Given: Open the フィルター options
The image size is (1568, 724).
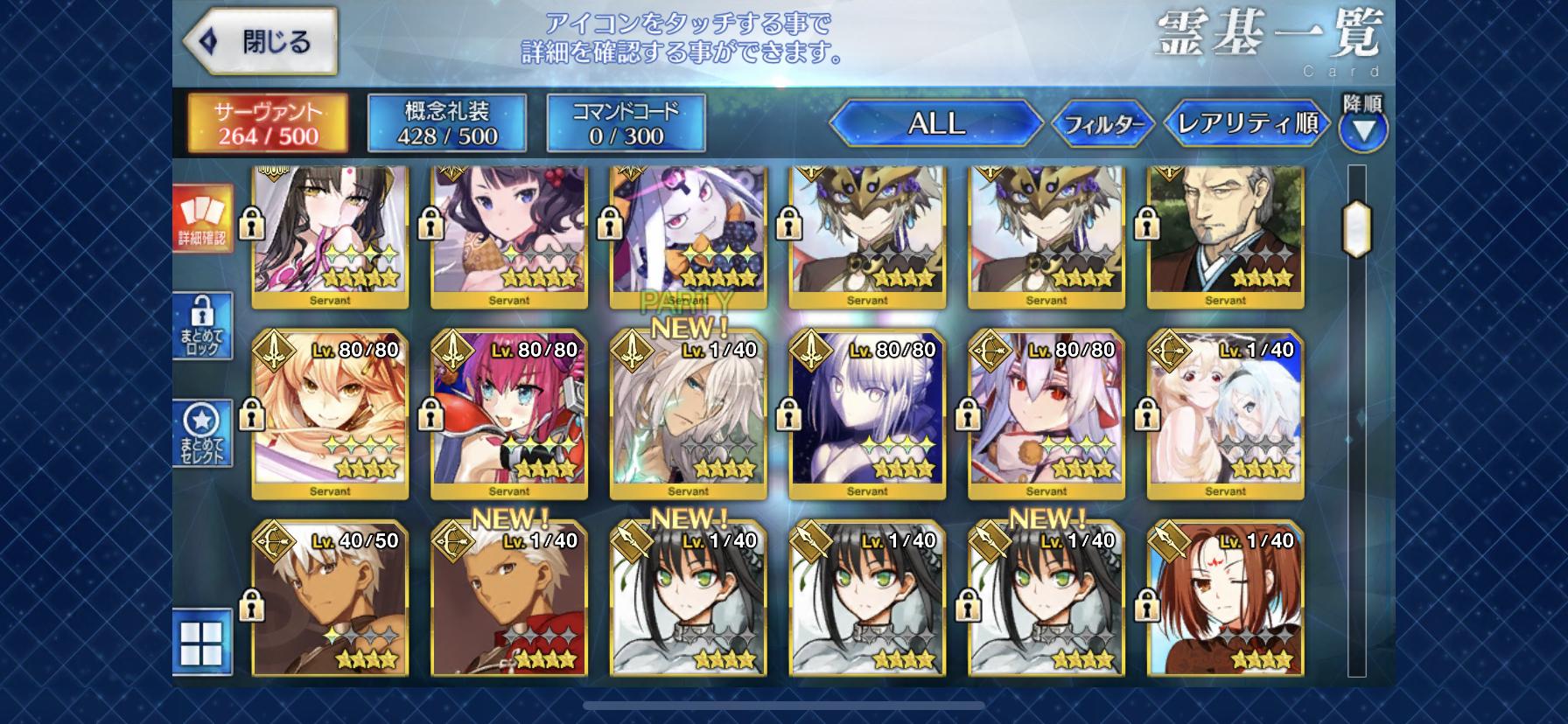Looking at the screenshot, I should [x=1102, y=124].
